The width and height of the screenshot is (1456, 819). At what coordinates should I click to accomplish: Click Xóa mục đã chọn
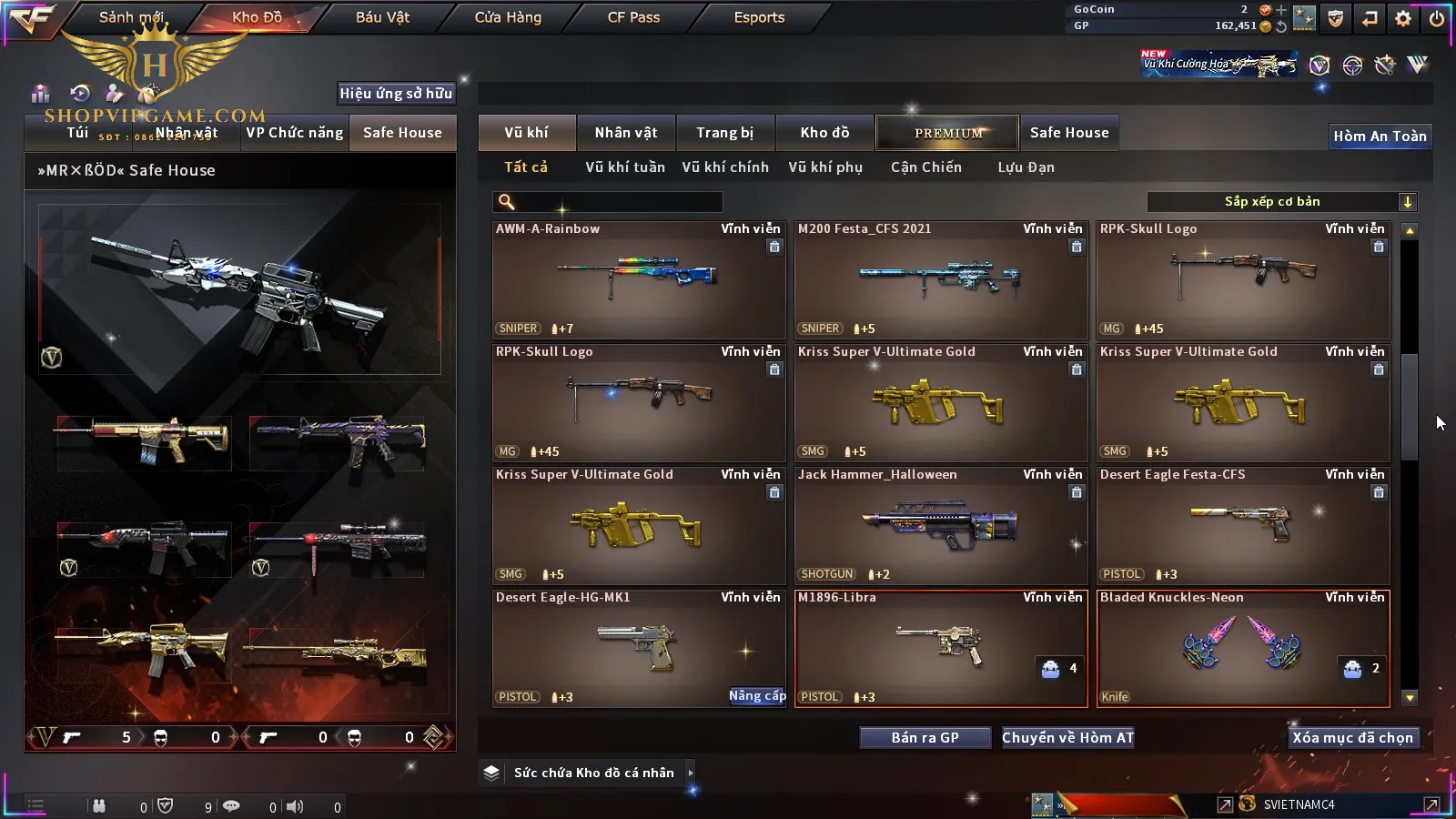(x=1352, y=738)
